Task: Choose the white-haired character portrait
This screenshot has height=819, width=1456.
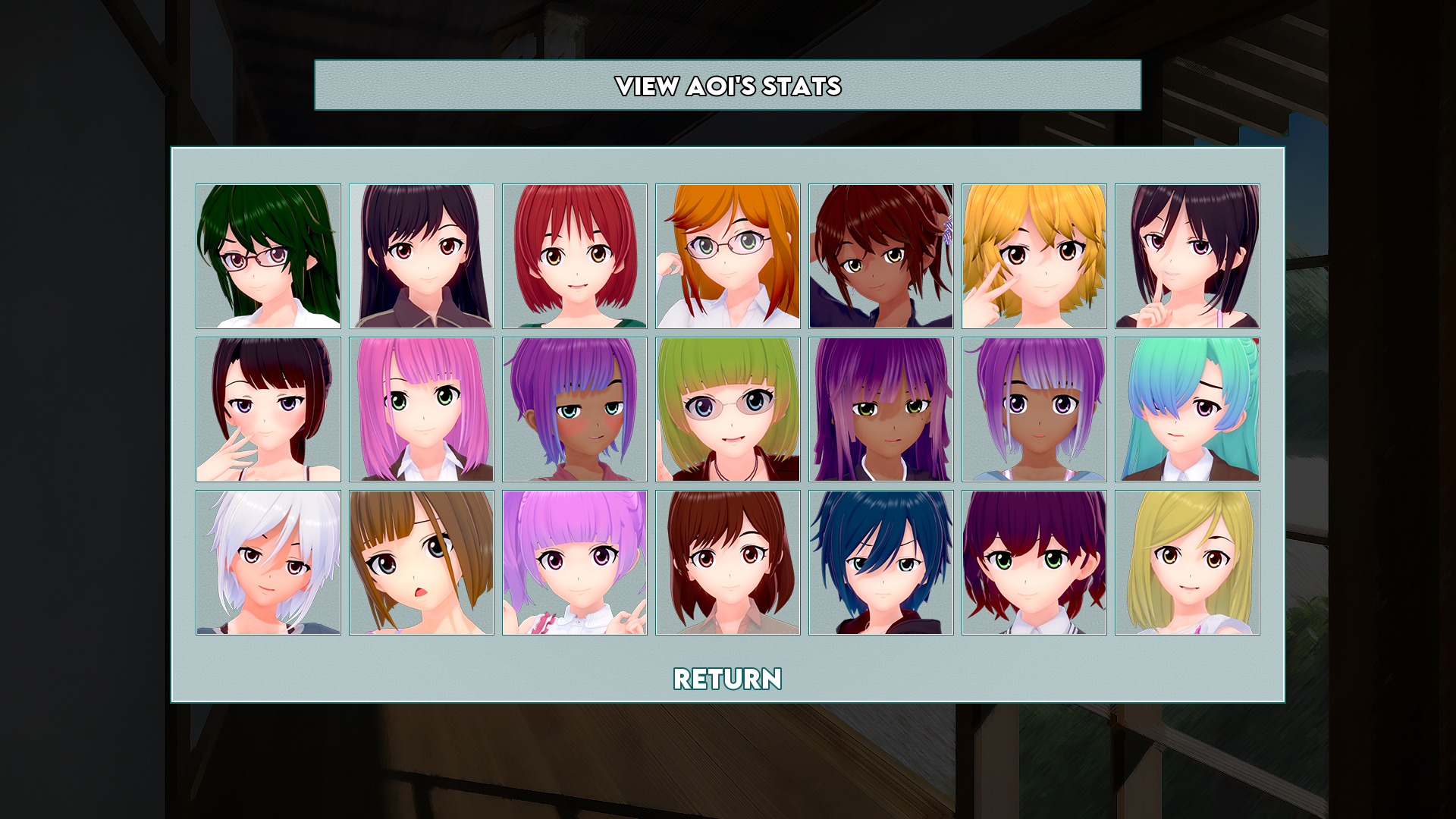Action: [268, 563]
